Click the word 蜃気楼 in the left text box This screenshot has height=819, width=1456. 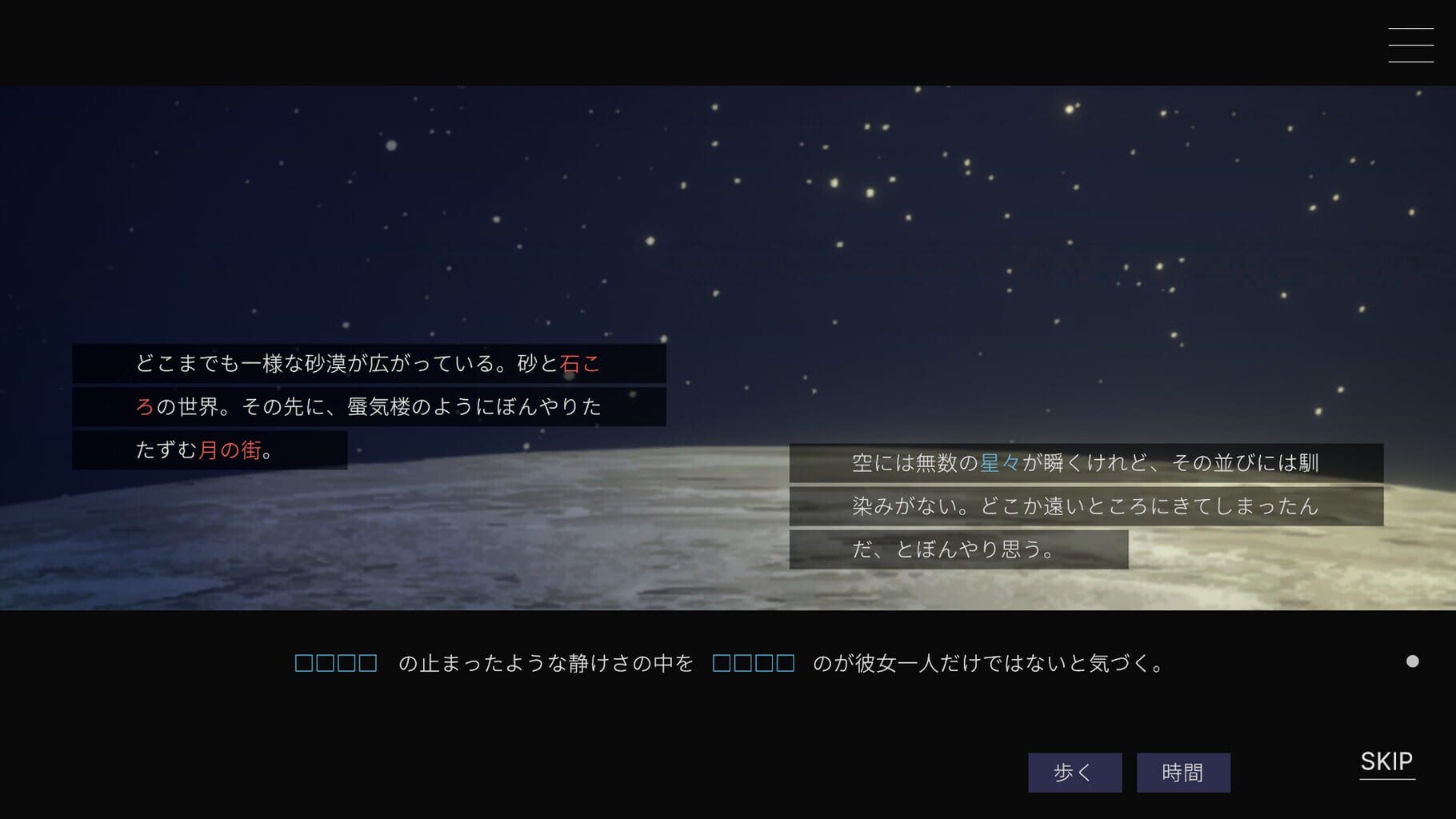[384, 407]
